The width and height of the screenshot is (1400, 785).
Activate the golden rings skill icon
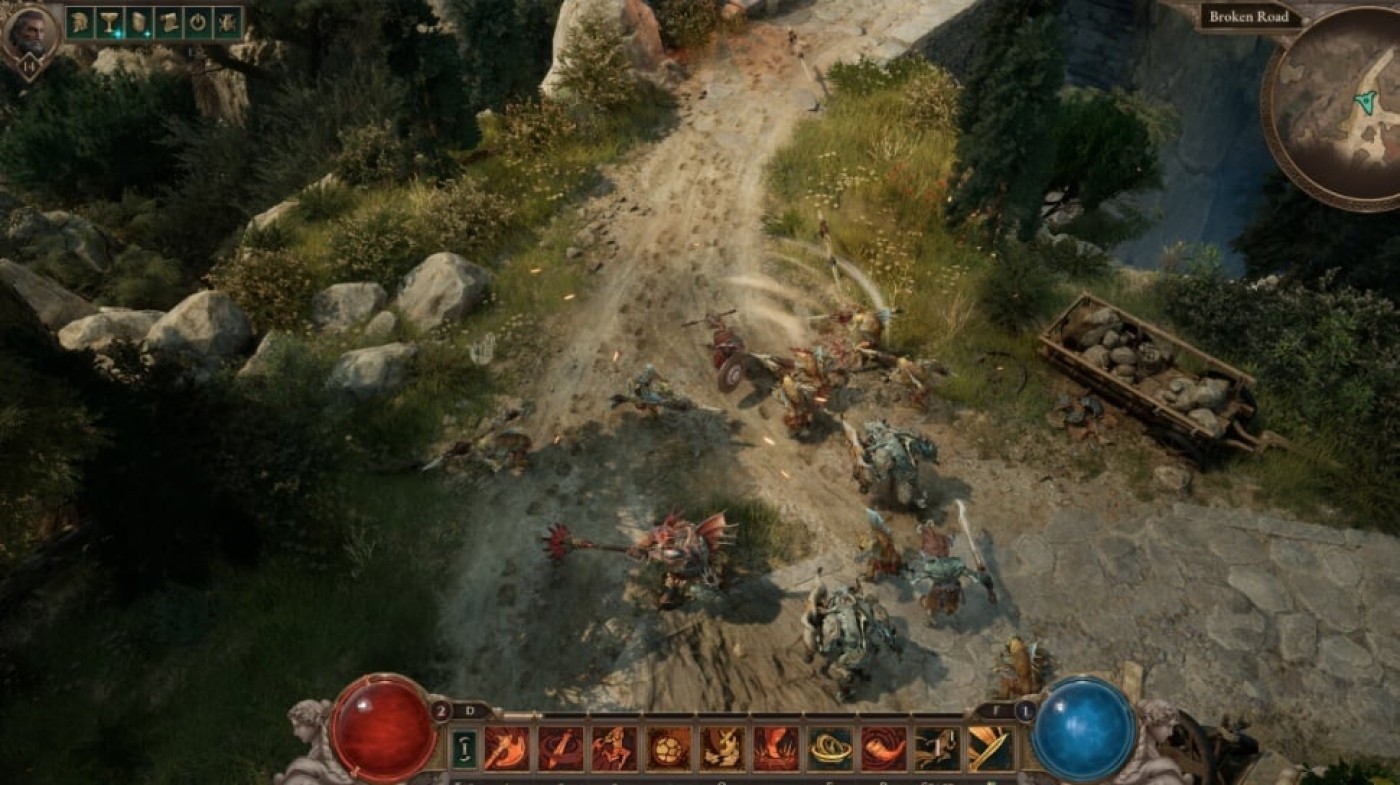(x=830, y=748)
